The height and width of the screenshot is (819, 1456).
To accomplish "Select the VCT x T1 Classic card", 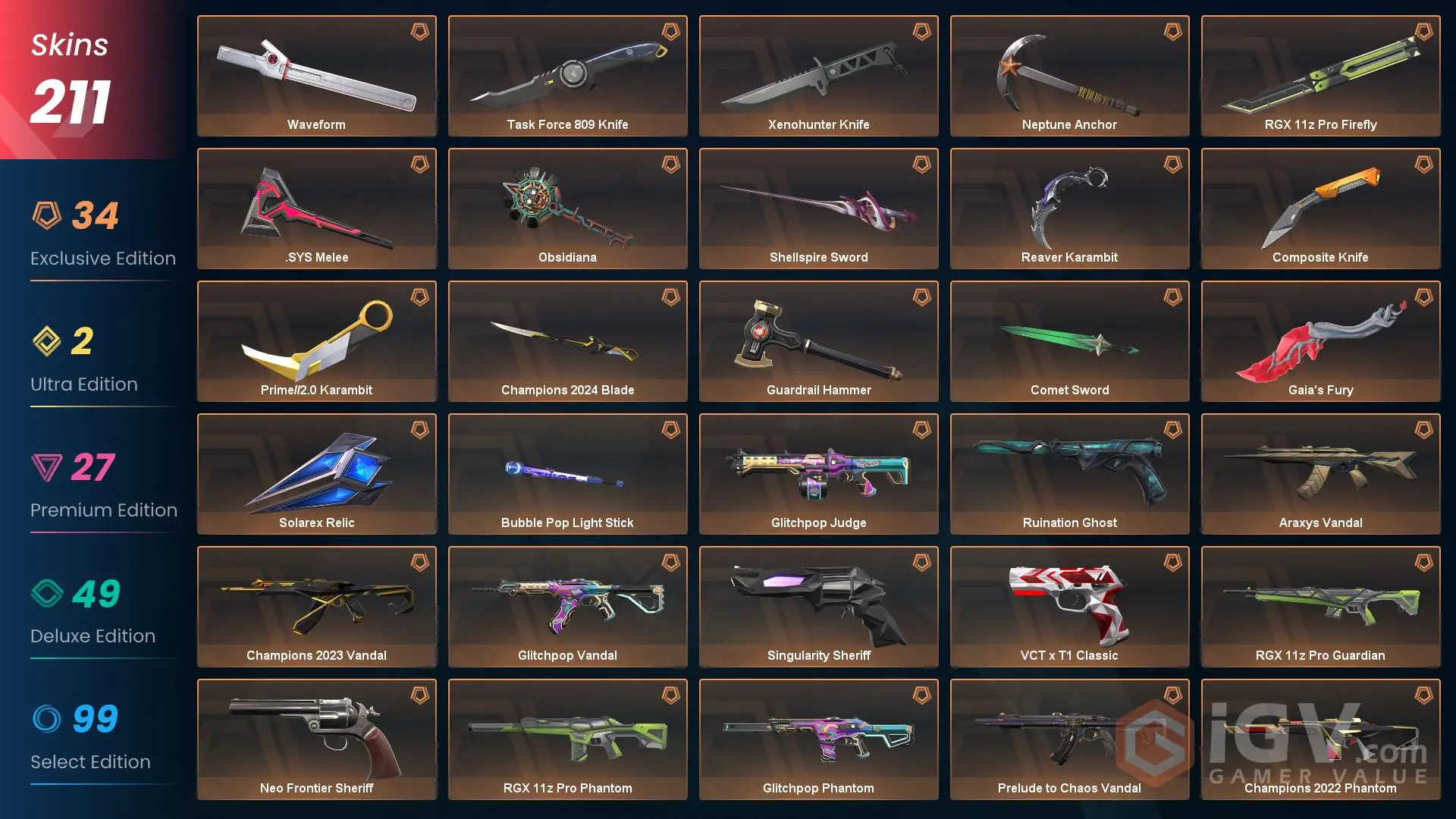I will [1069, 607].
